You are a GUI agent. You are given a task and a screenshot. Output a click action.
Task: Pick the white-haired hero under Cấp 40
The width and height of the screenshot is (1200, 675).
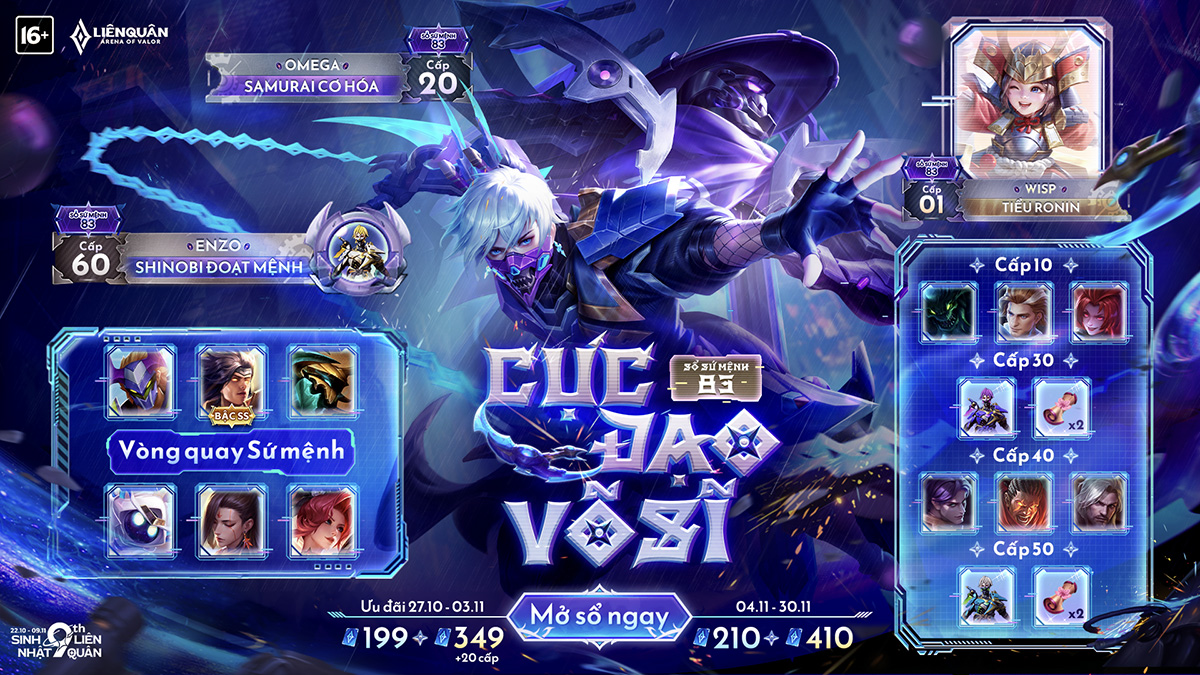[x=1099, y=503]
